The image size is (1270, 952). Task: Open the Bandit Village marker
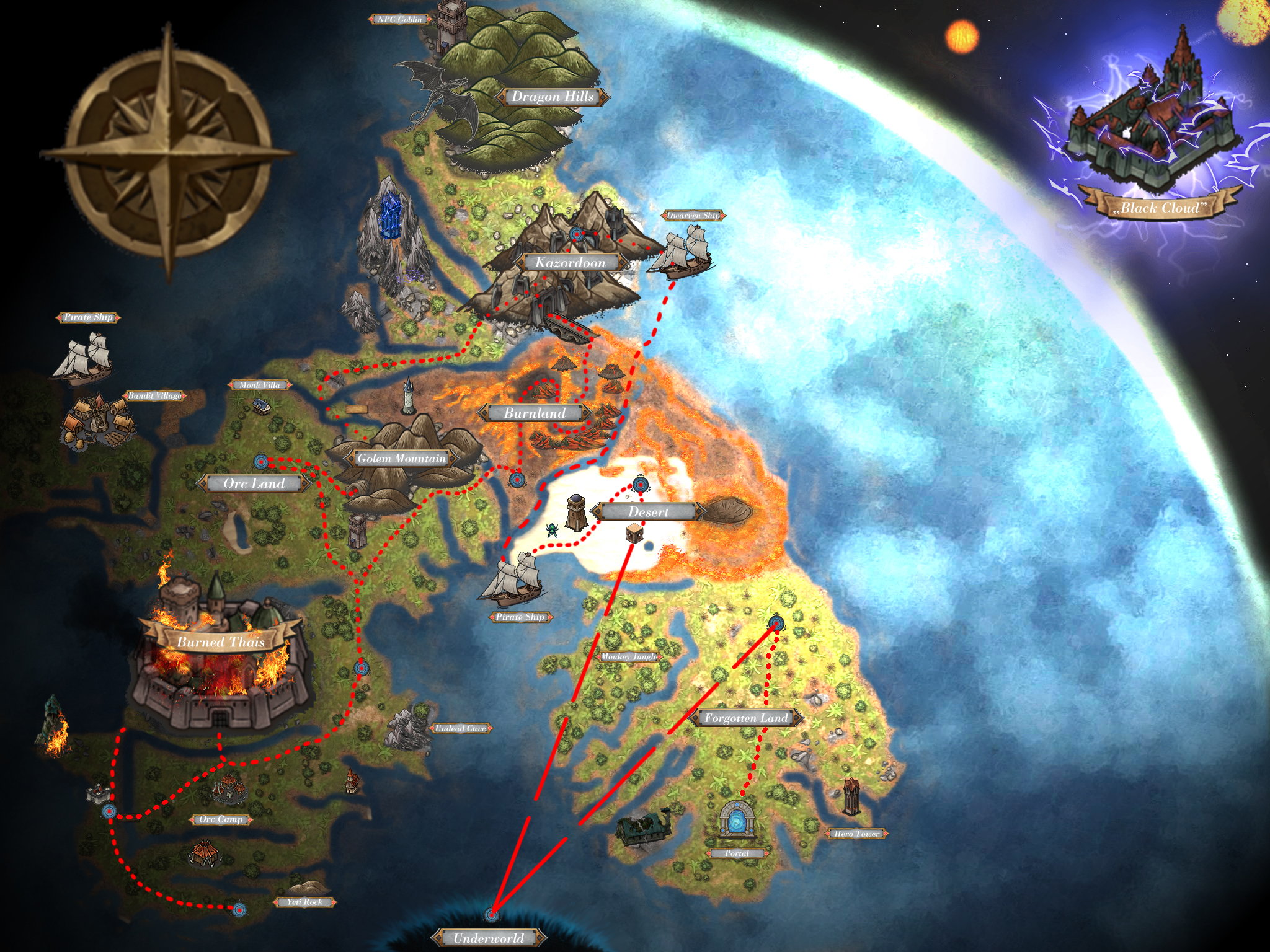pos(154,395)
